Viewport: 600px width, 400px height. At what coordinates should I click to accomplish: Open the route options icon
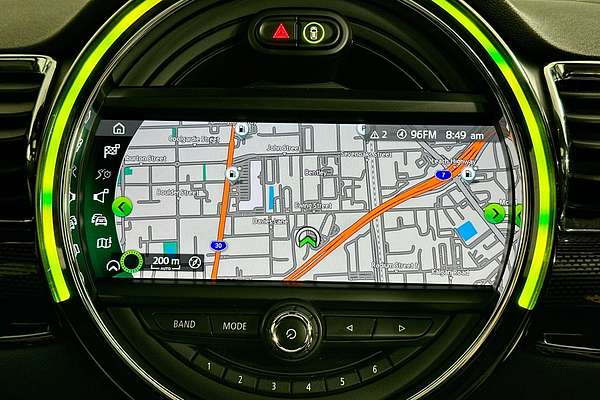point(104,174)
